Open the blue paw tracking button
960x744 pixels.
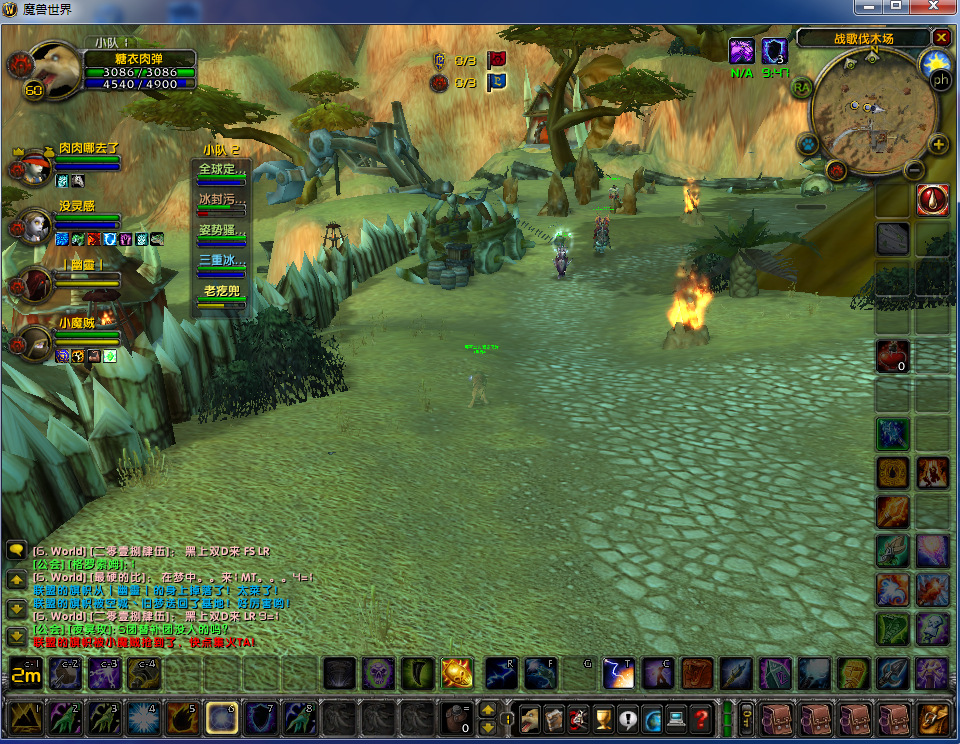[808, 144]
